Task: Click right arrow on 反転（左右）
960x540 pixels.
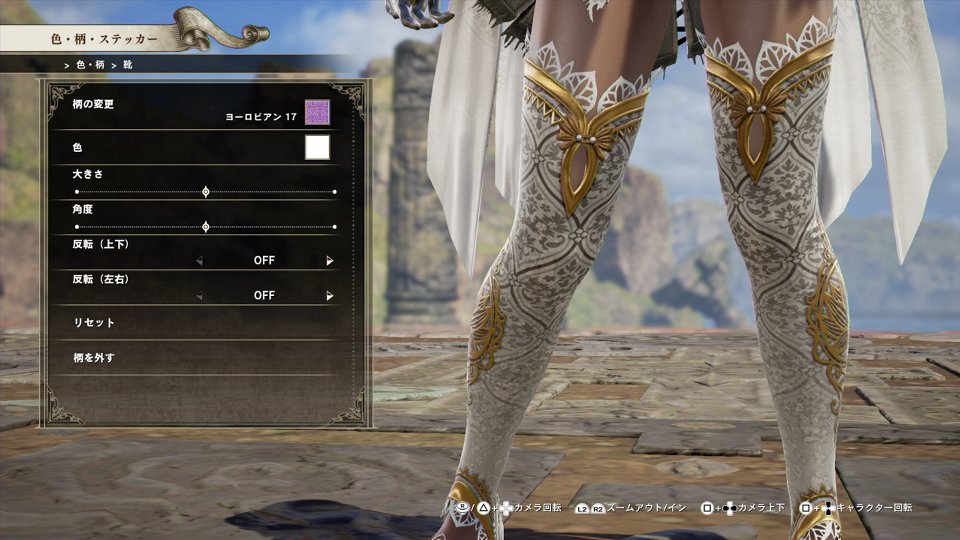Action: click(329, 296)
